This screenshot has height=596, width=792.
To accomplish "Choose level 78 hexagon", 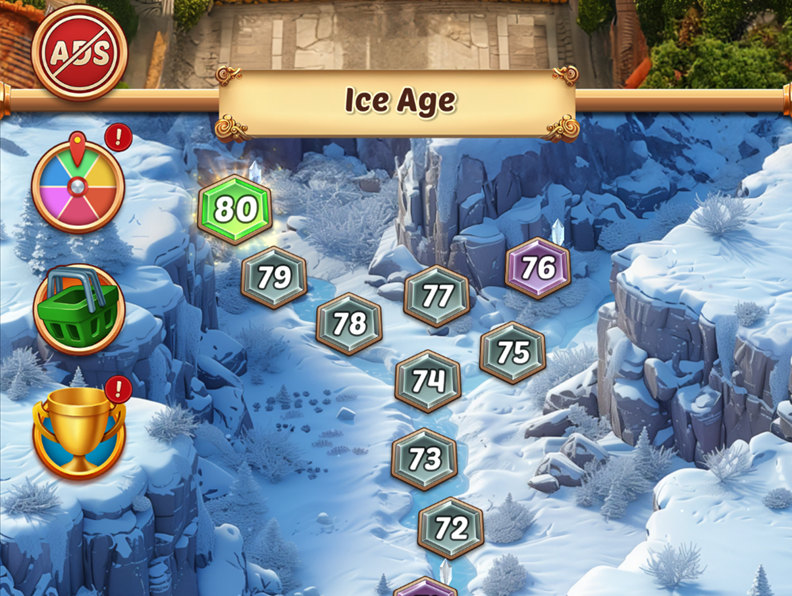I will click(349, 324).
